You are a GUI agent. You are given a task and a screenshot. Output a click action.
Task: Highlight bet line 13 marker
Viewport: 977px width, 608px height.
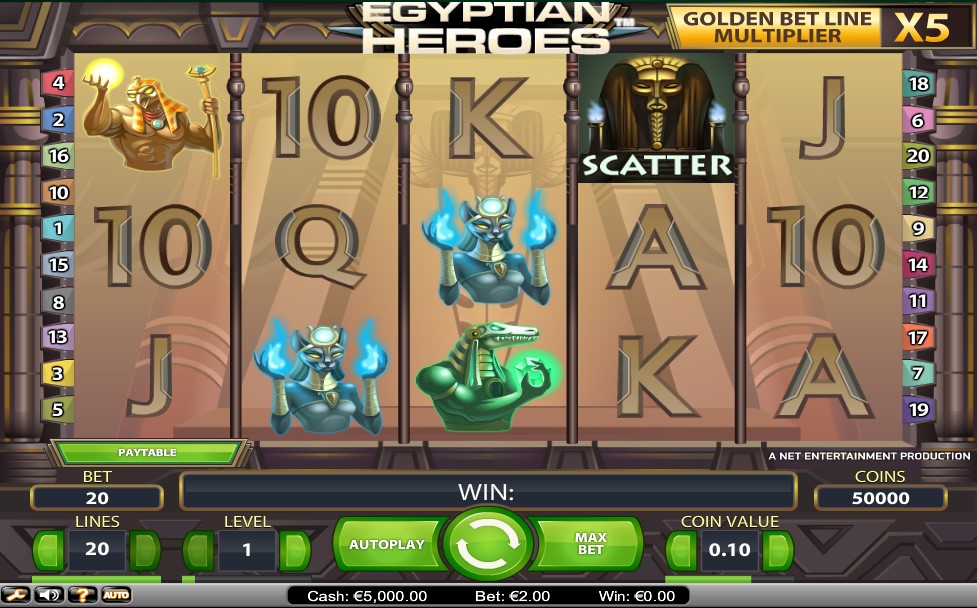coord(57,337)
